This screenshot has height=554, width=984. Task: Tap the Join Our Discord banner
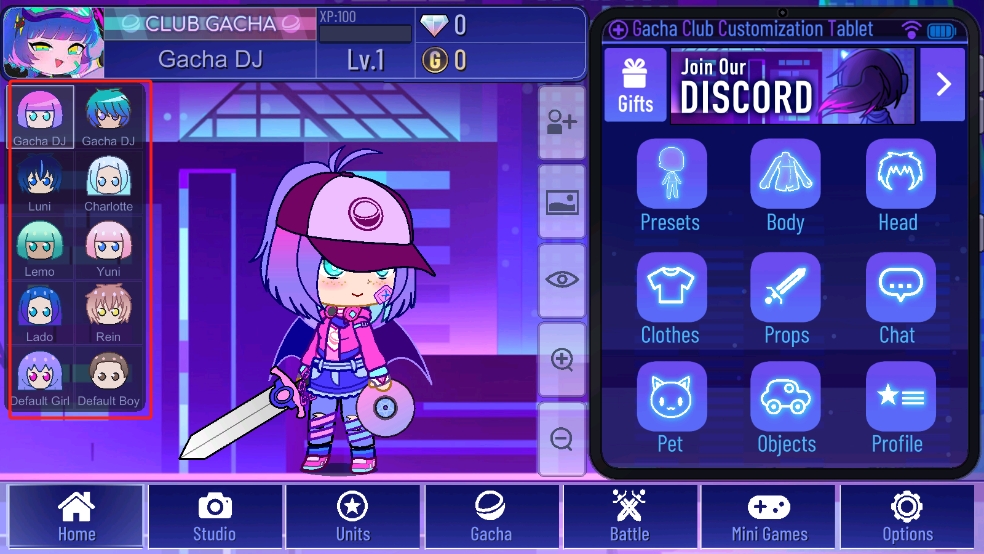(792, 84)
